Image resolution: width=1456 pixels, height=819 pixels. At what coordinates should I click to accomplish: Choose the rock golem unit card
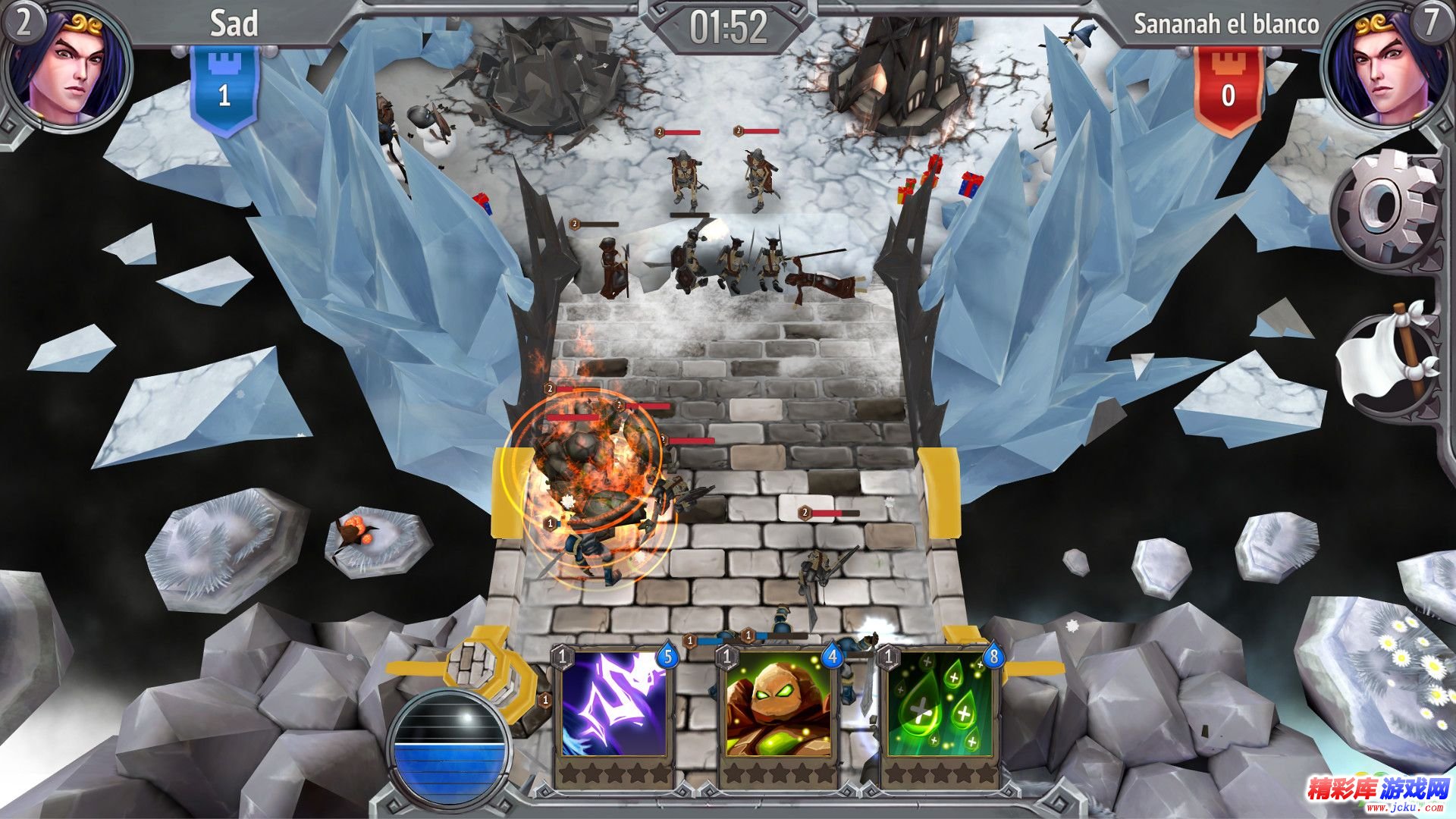[777, 704]
